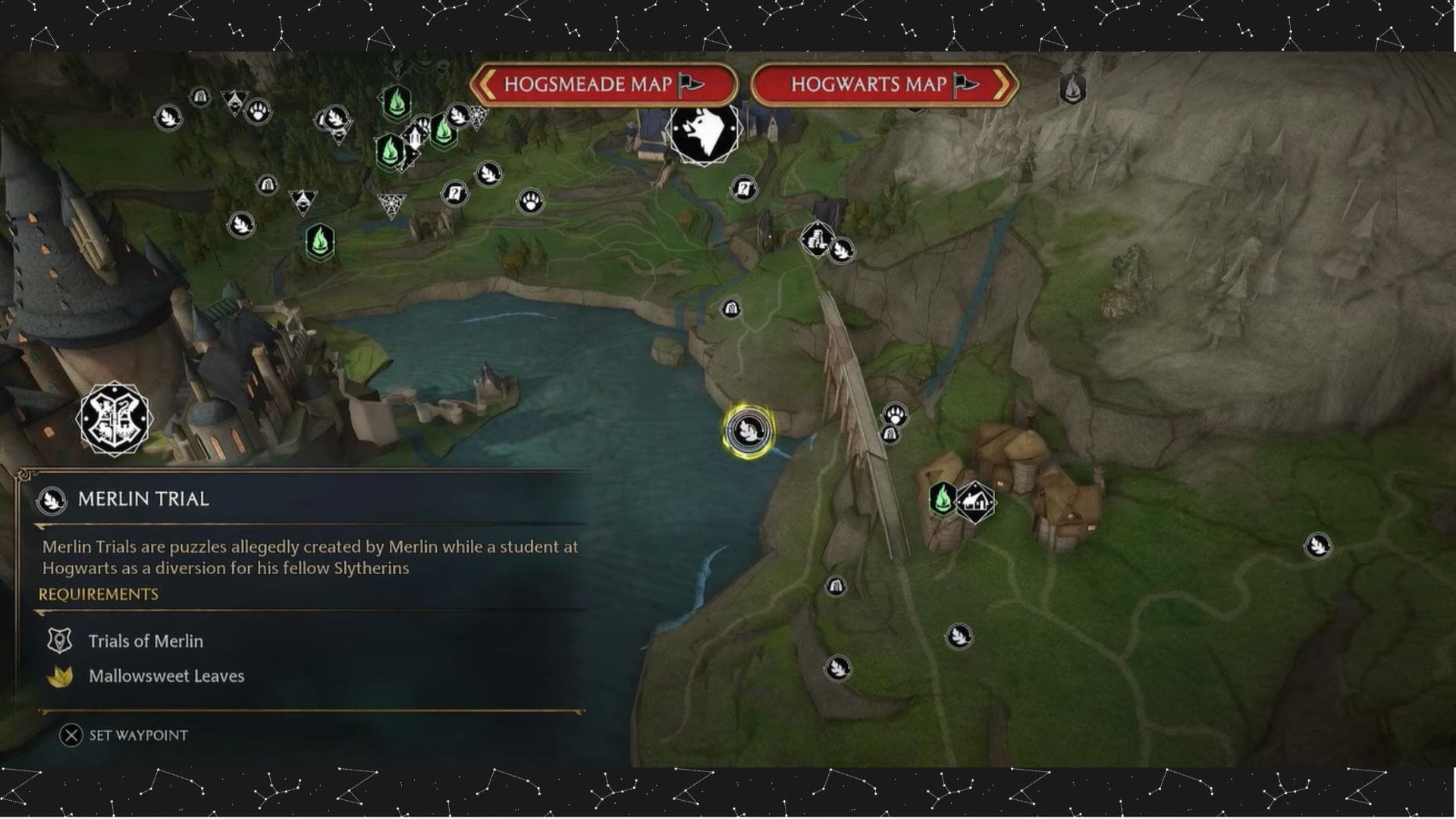Click the hamlet house marker by the cottages
Image resolution: width=1456 pixels, height=819 pixels.
975,502
